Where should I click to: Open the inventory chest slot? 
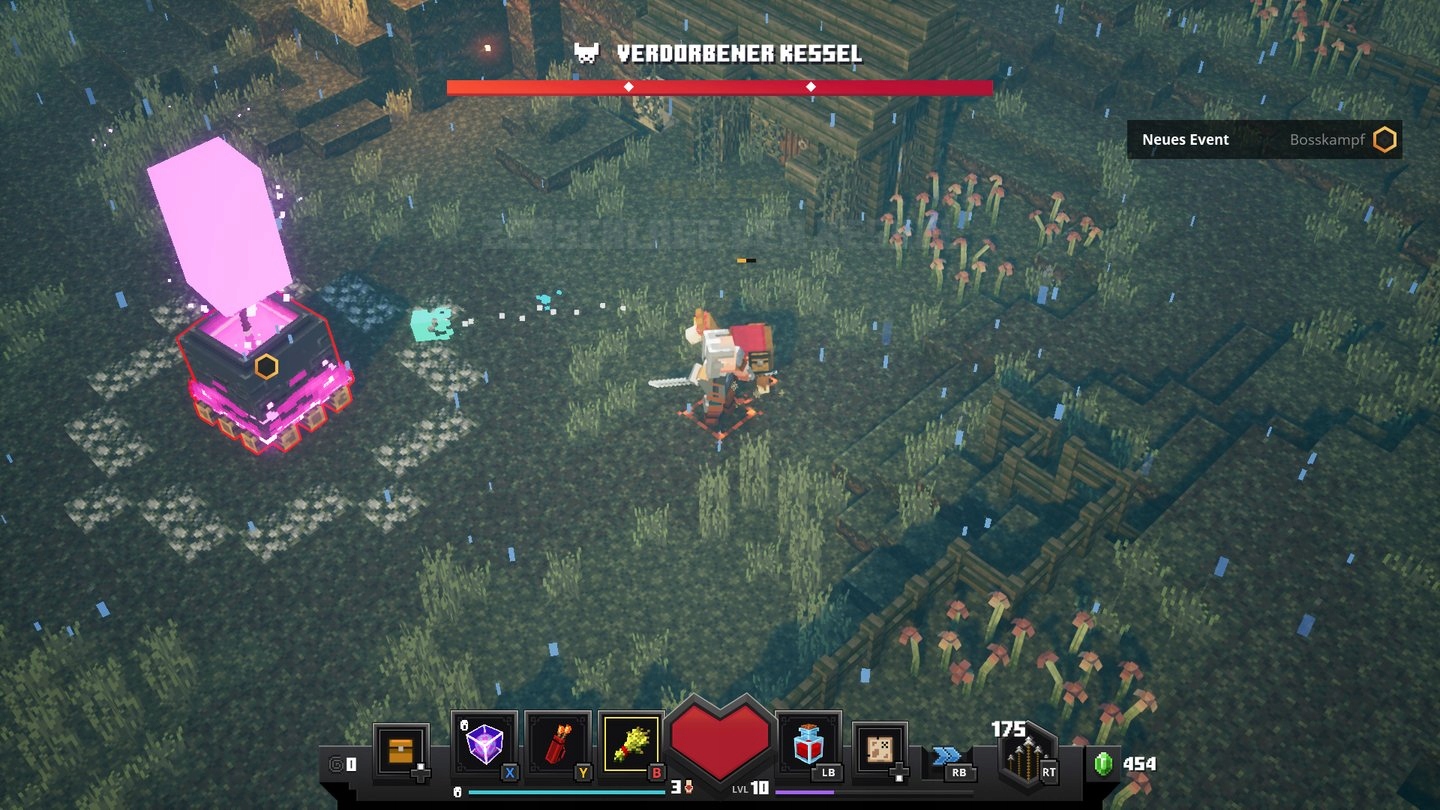point(401,749)
